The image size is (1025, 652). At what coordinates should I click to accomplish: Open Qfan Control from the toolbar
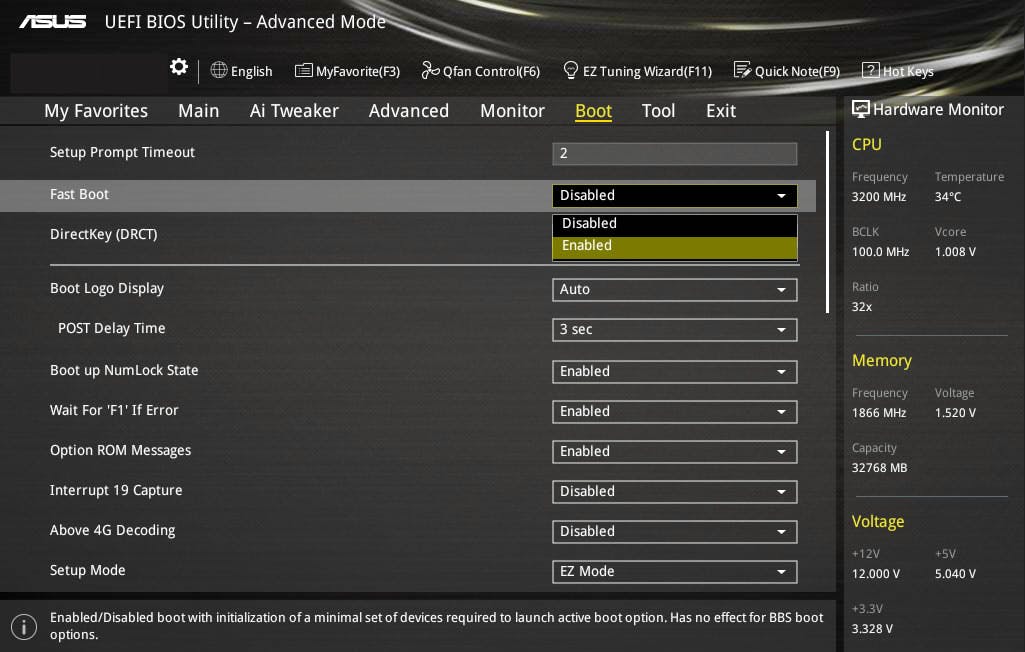(481, 71)
